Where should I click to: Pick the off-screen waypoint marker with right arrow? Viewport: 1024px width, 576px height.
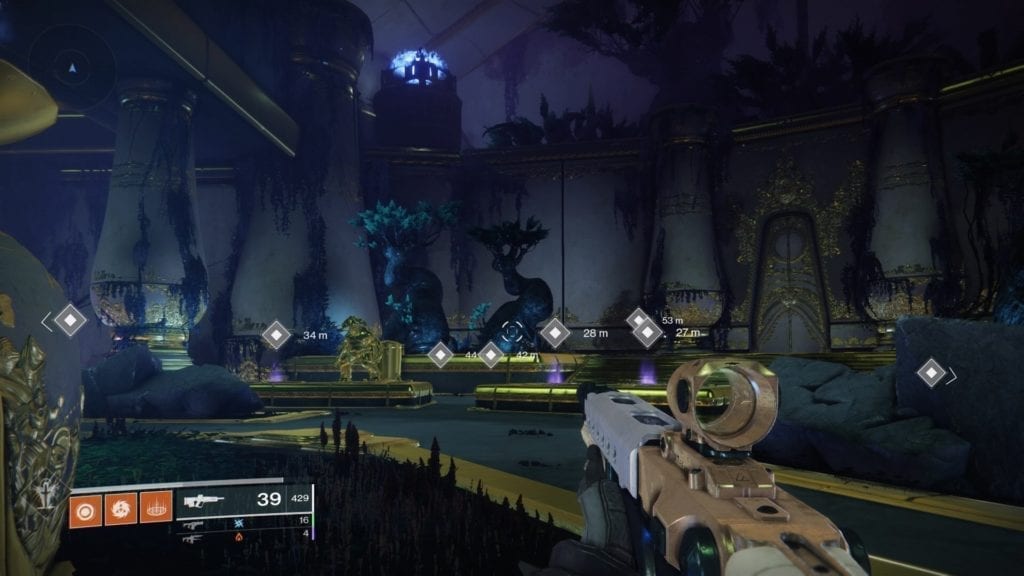coord(932,374)
